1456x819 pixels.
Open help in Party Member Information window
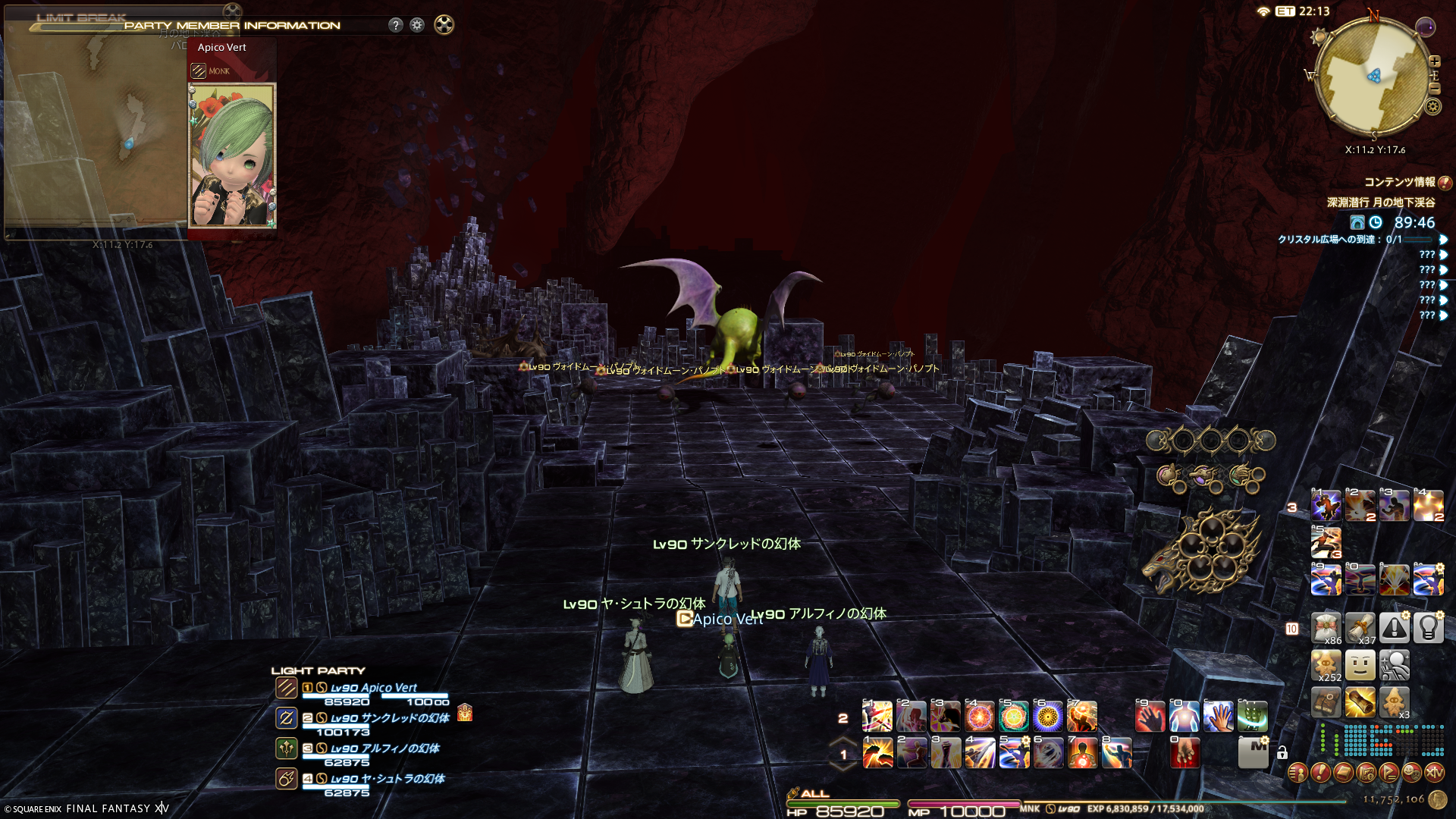point(395,25)
